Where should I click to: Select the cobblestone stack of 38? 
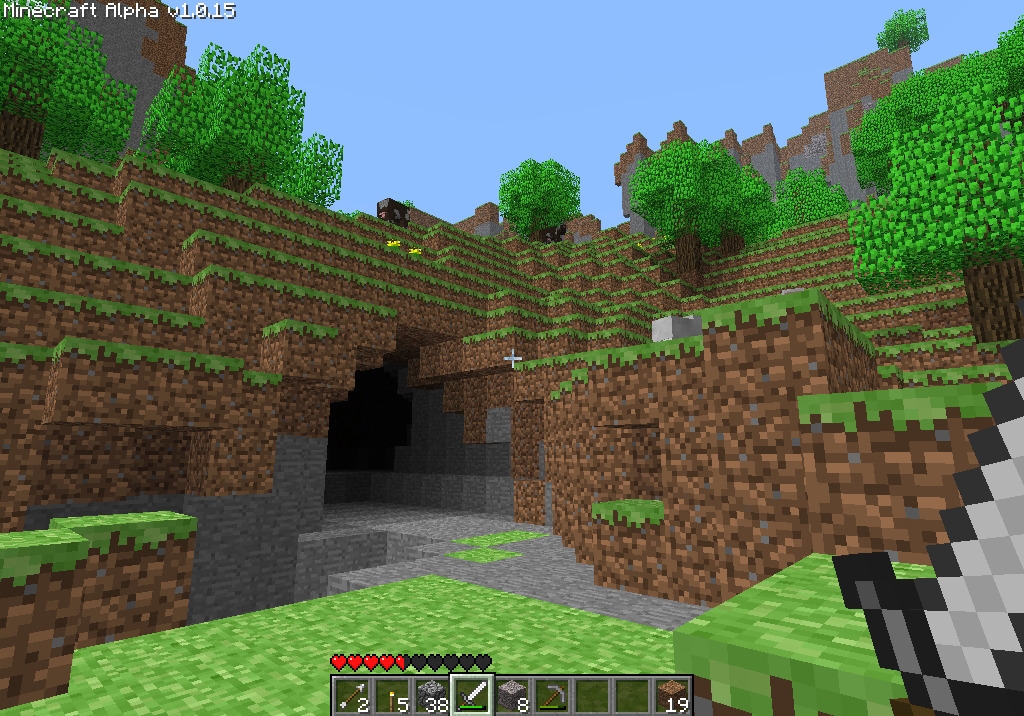point(432,695)
